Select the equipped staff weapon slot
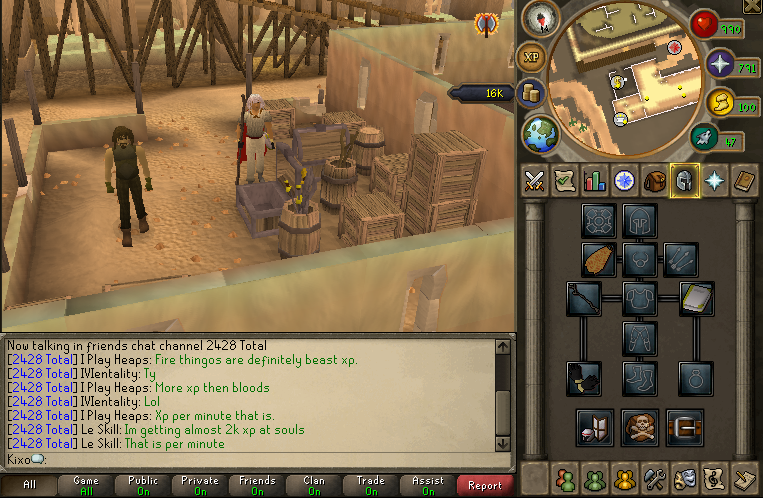This screenshot has height=498, width=763. 583,297
